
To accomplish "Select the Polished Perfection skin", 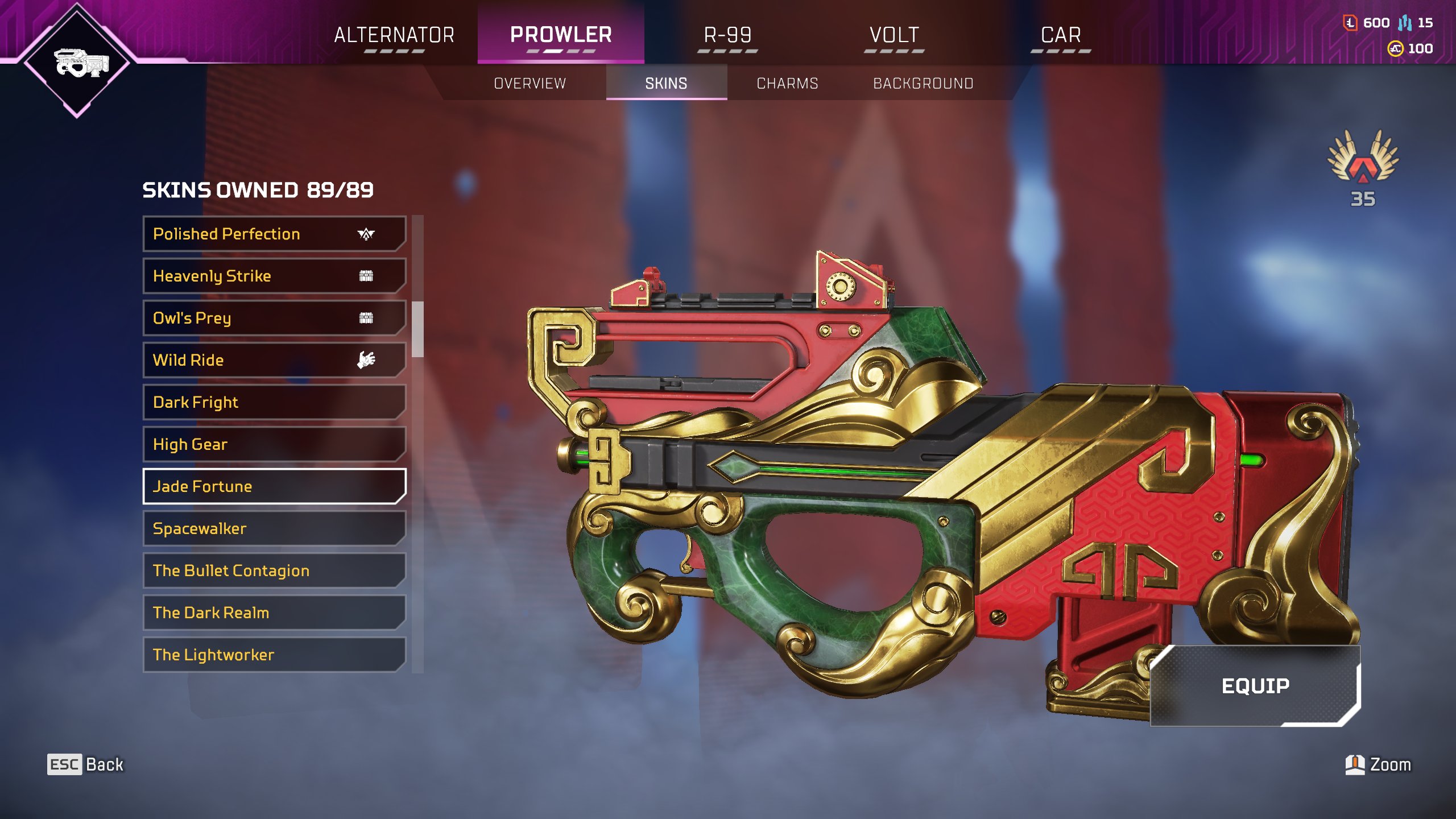I will [274, 234].
